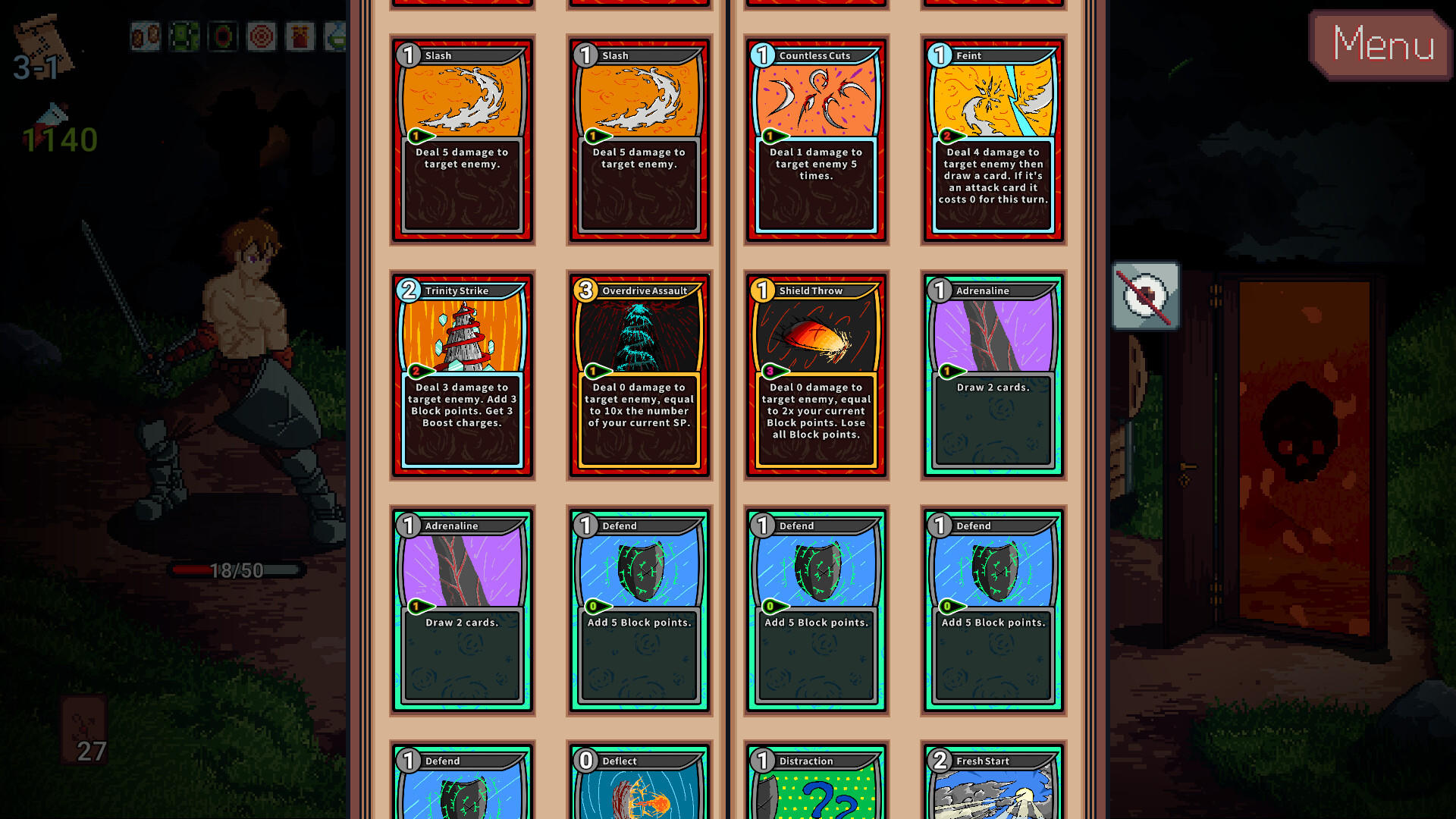The image size is (1456, 819).
Task: Open the Menu
Action: click(x=1382, y=47)
